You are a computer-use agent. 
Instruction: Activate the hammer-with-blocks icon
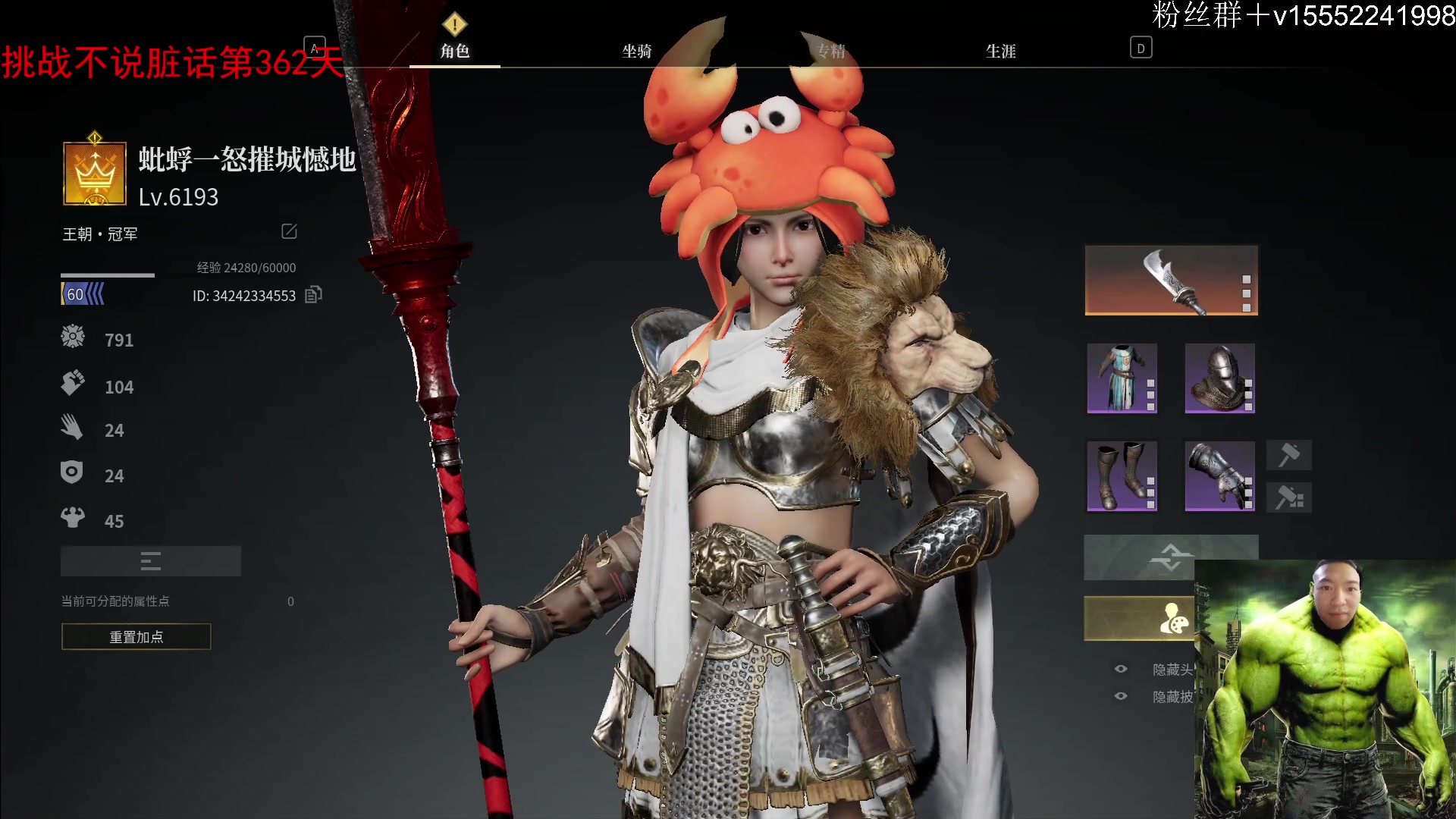1289,498
